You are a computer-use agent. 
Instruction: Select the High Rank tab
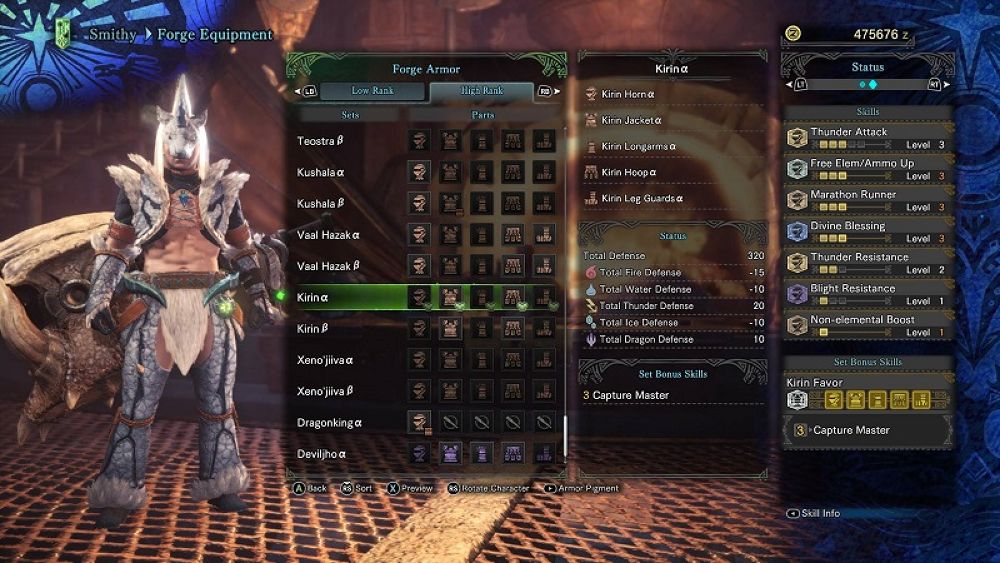tap(482, 91)
